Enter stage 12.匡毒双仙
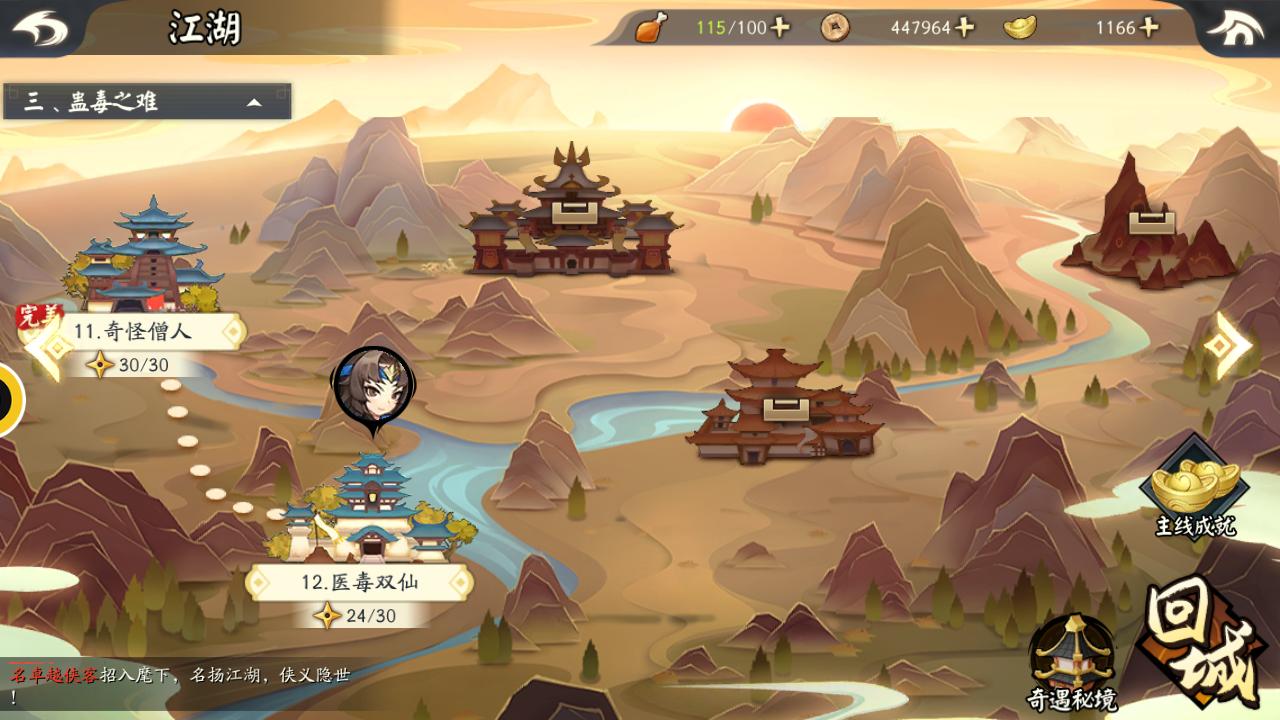 (x=359, y=582)
